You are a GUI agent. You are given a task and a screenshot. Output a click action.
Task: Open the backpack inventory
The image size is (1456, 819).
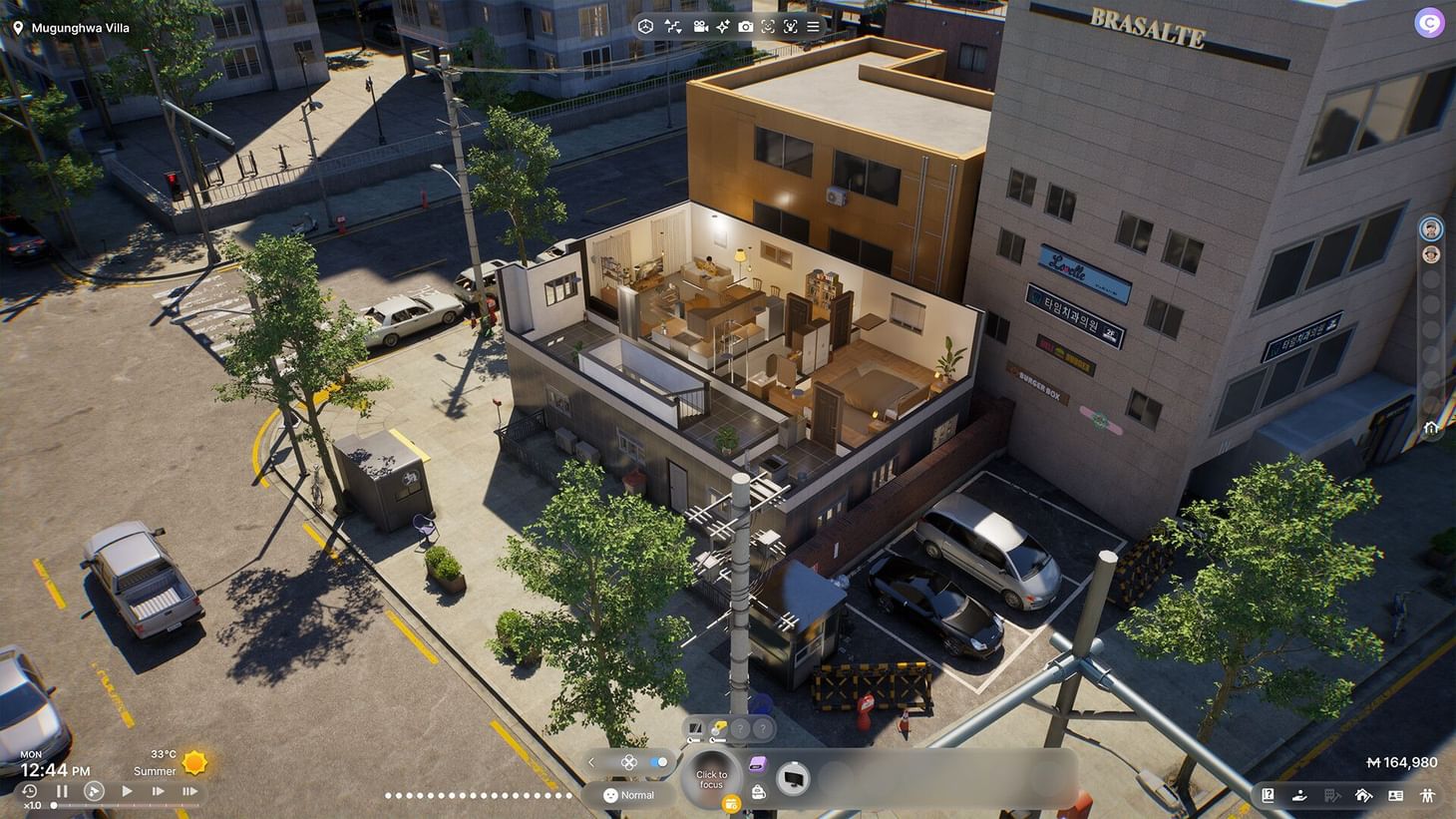[x=760, y=791]
